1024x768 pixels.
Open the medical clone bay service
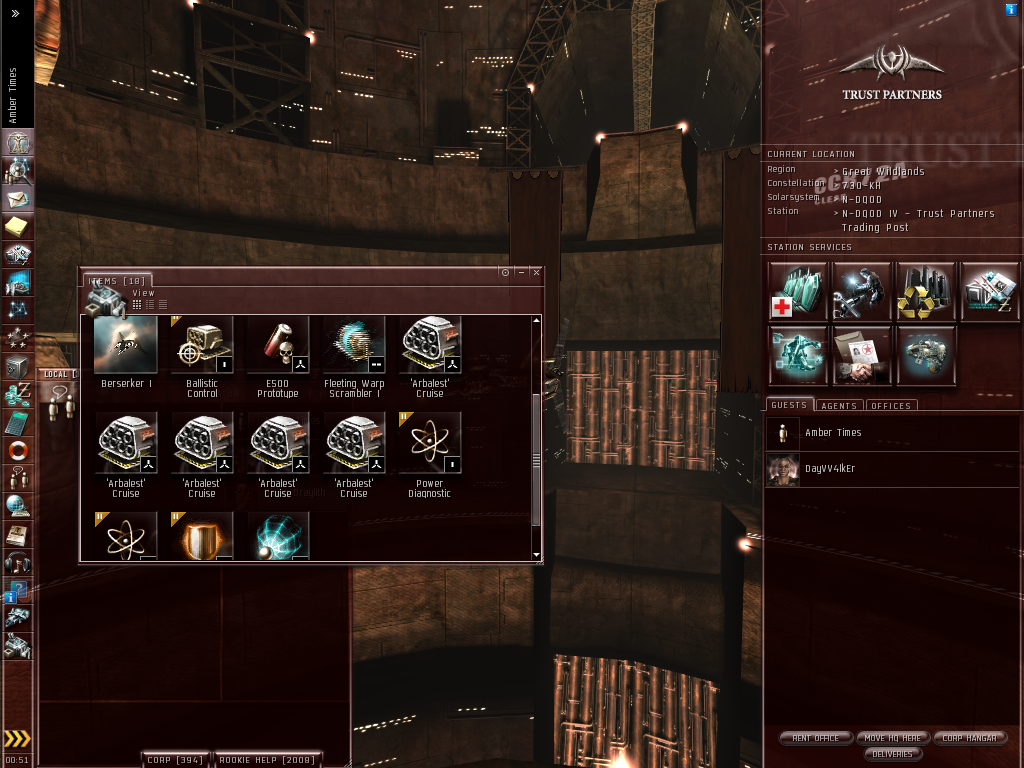[799, 291]
